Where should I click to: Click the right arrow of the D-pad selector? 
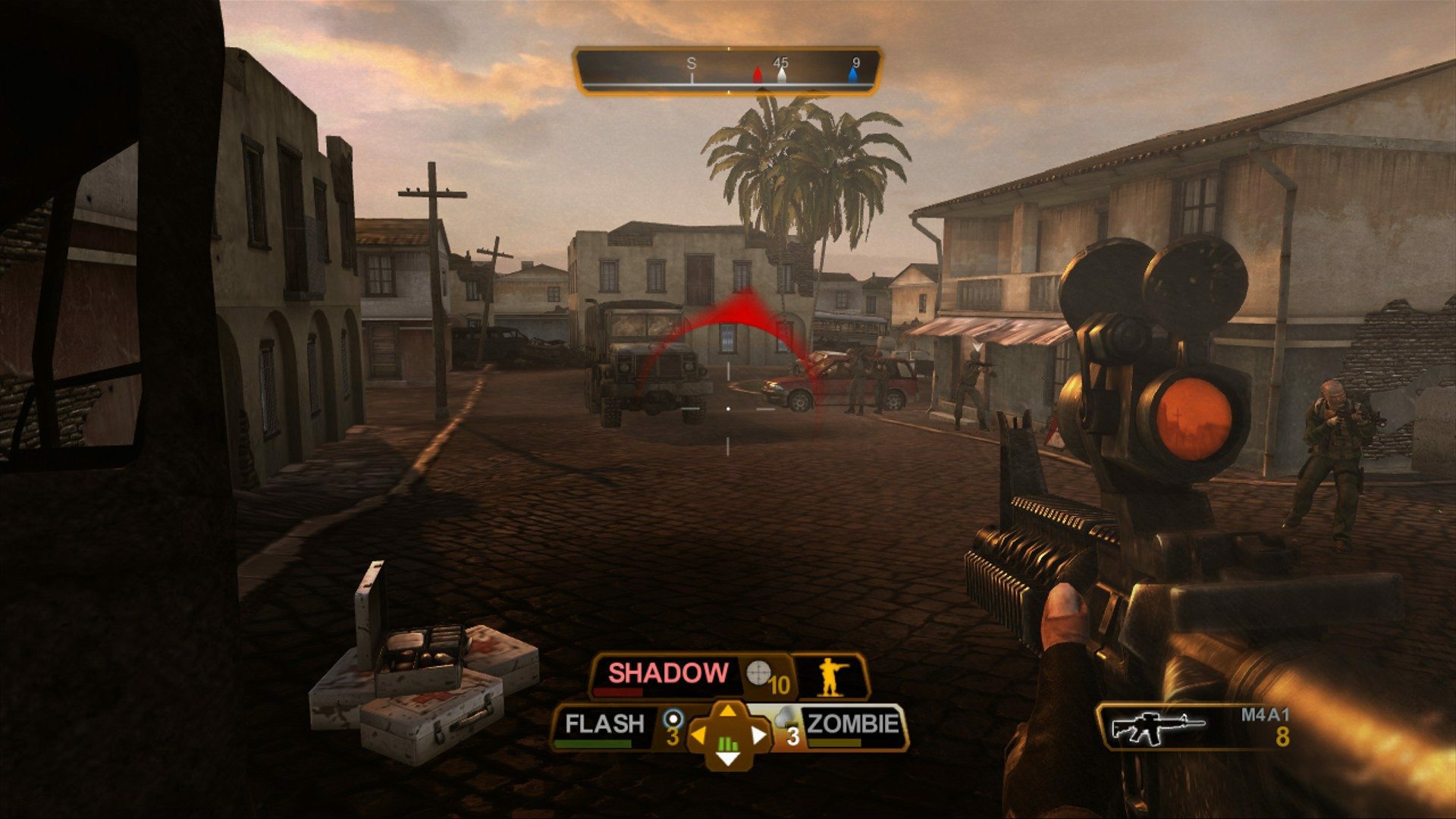(760, 736)
